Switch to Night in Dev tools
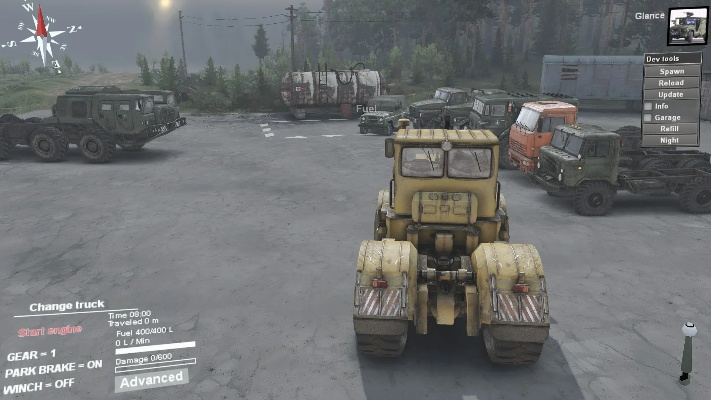This screenshot has width=711, height=400. [672, 140]
